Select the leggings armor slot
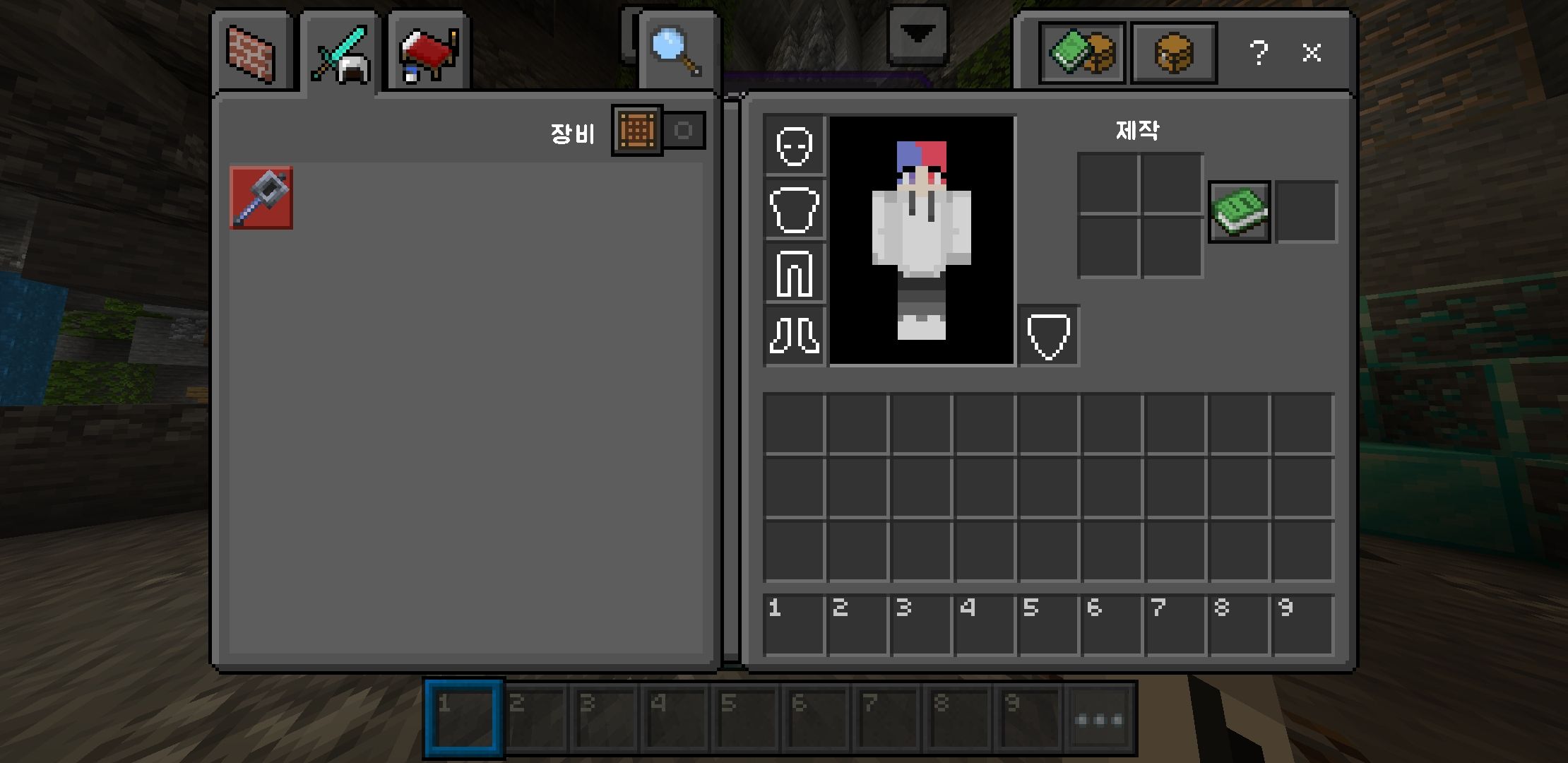Viewport: 1568px width, 763px height. [795, 273]
